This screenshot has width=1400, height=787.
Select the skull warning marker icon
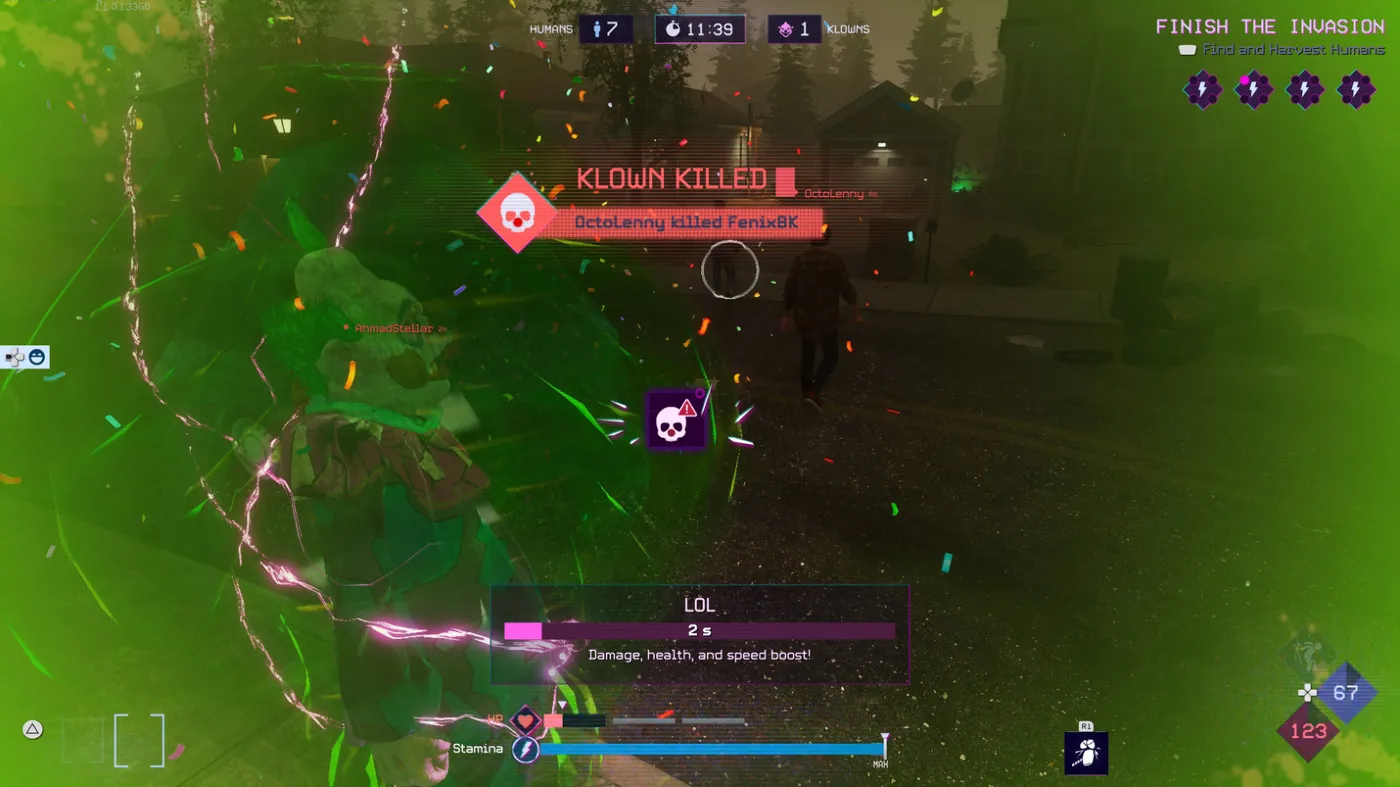click(676, 421)
